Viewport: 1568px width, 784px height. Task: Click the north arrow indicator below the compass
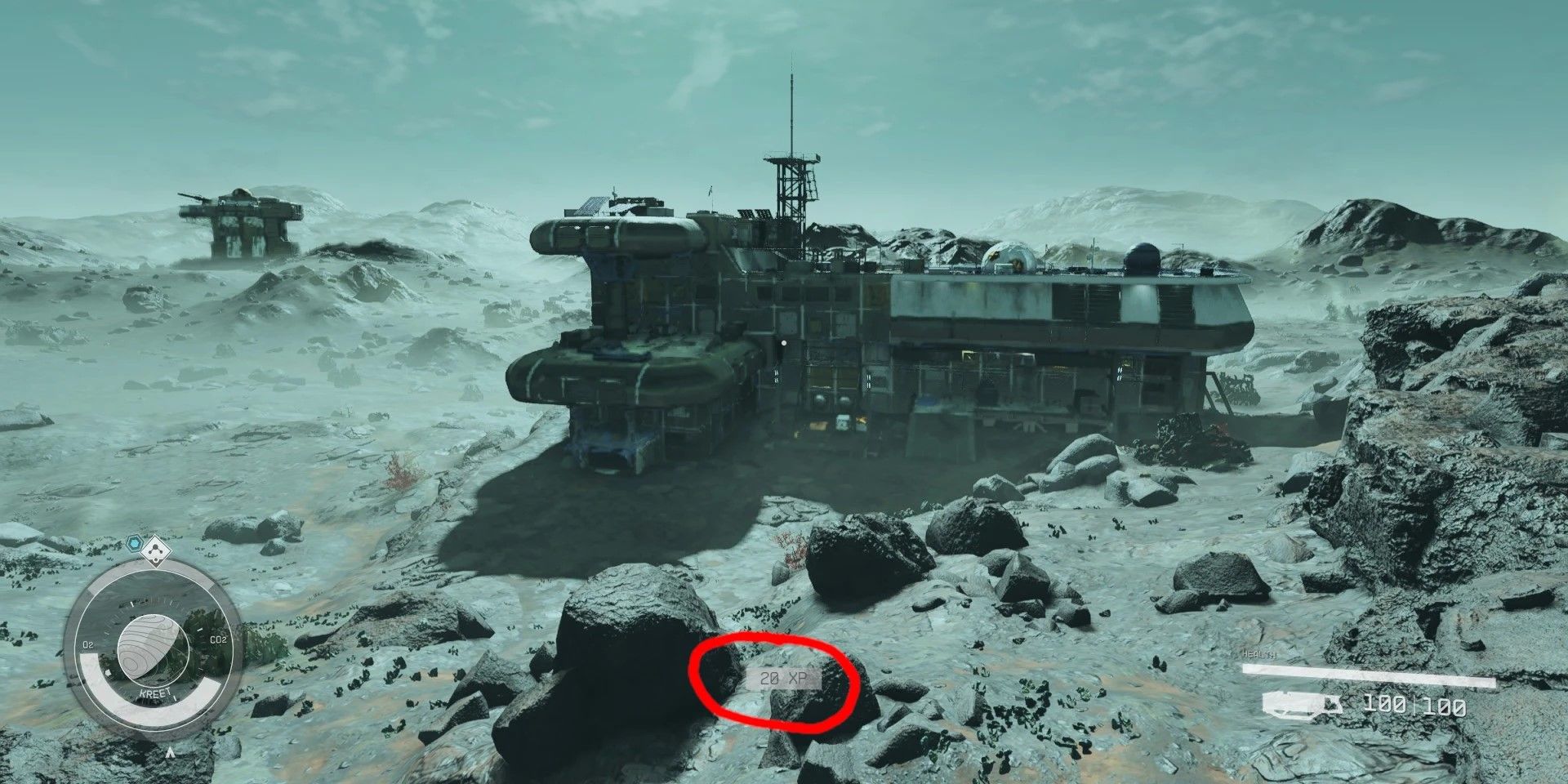(169, 751)
